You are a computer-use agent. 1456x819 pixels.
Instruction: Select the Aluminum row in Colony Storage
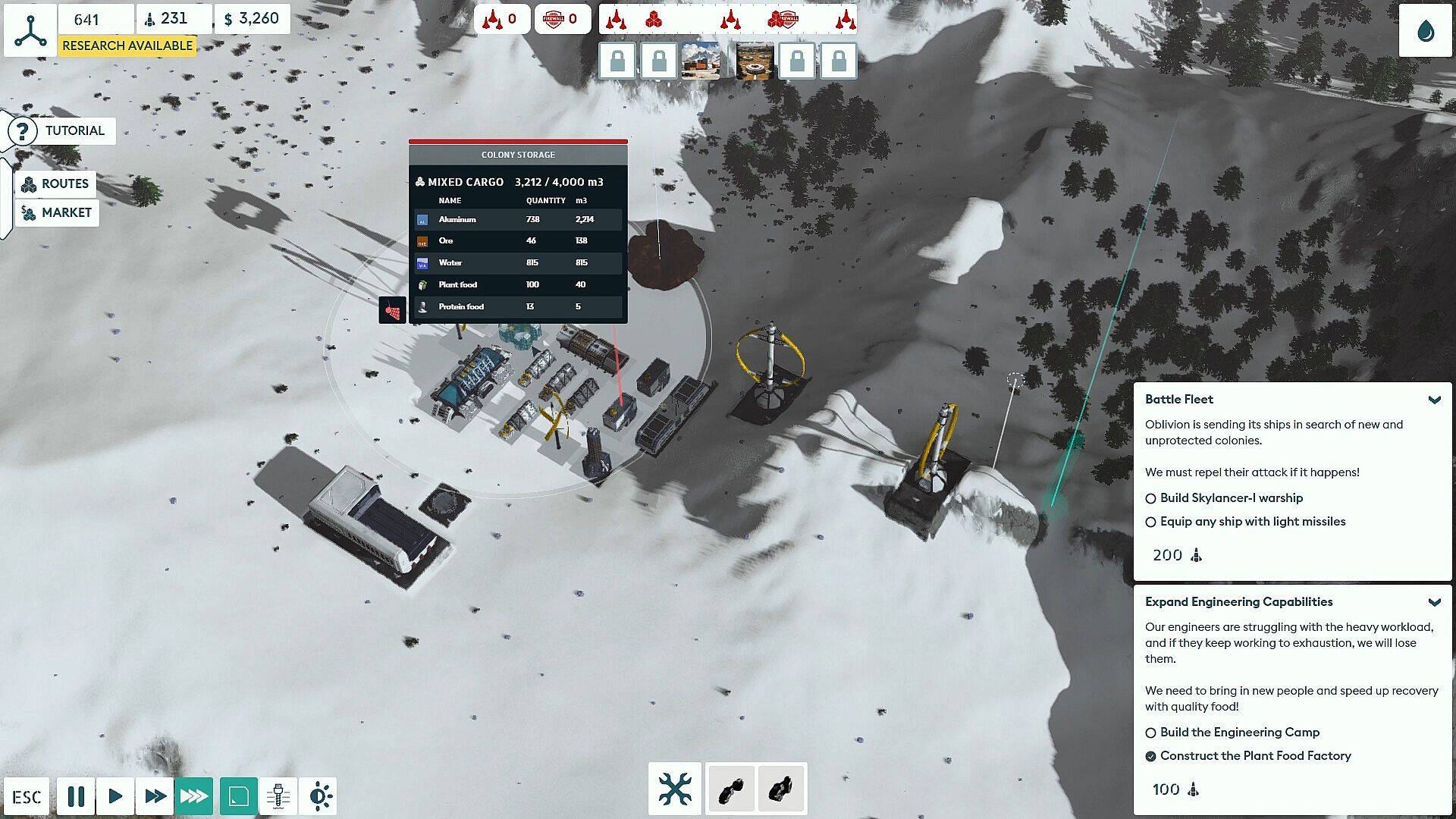tap(518, 219)
